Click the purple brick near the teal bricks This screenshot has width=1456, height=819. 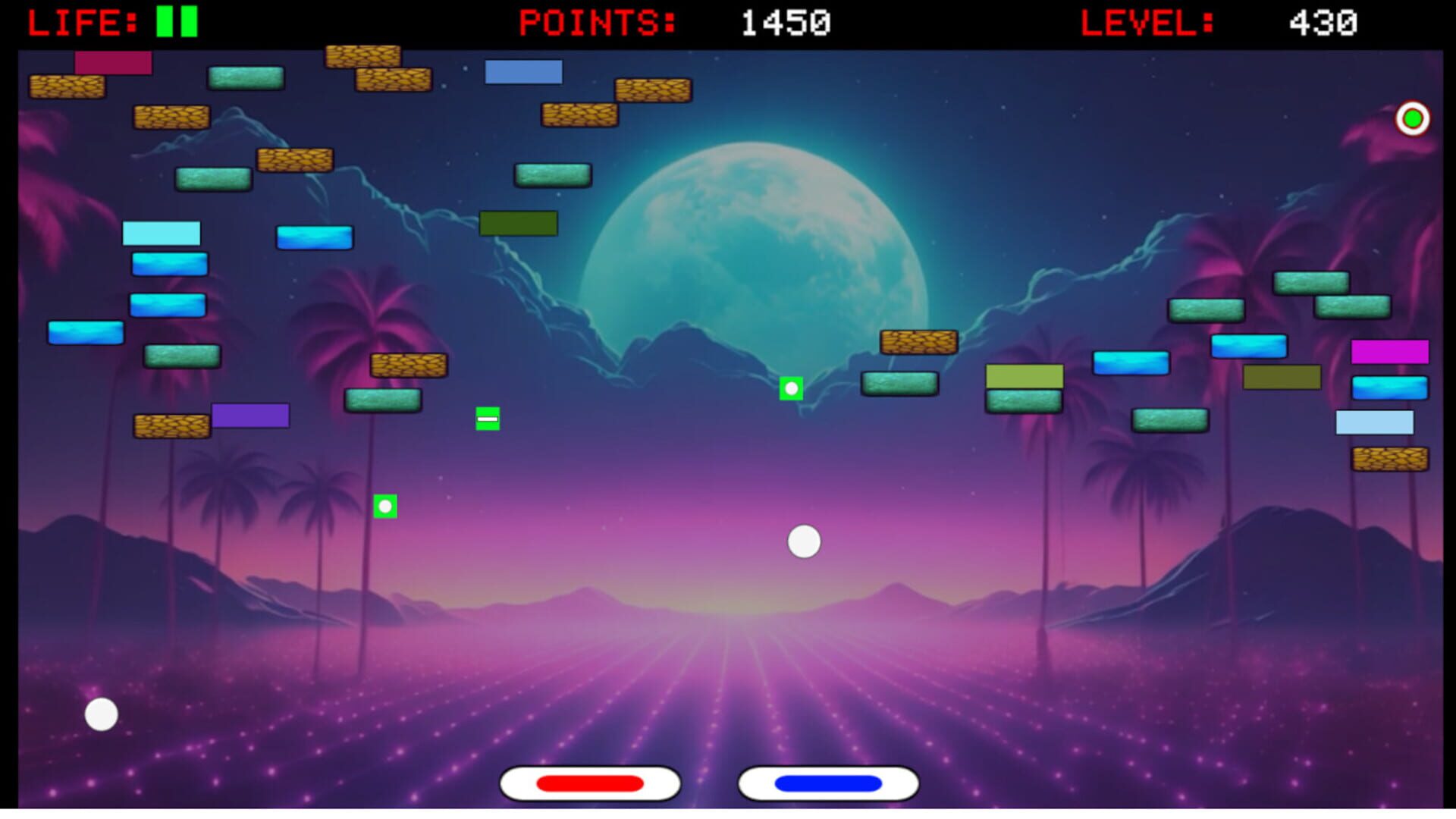tap(250, 416)
